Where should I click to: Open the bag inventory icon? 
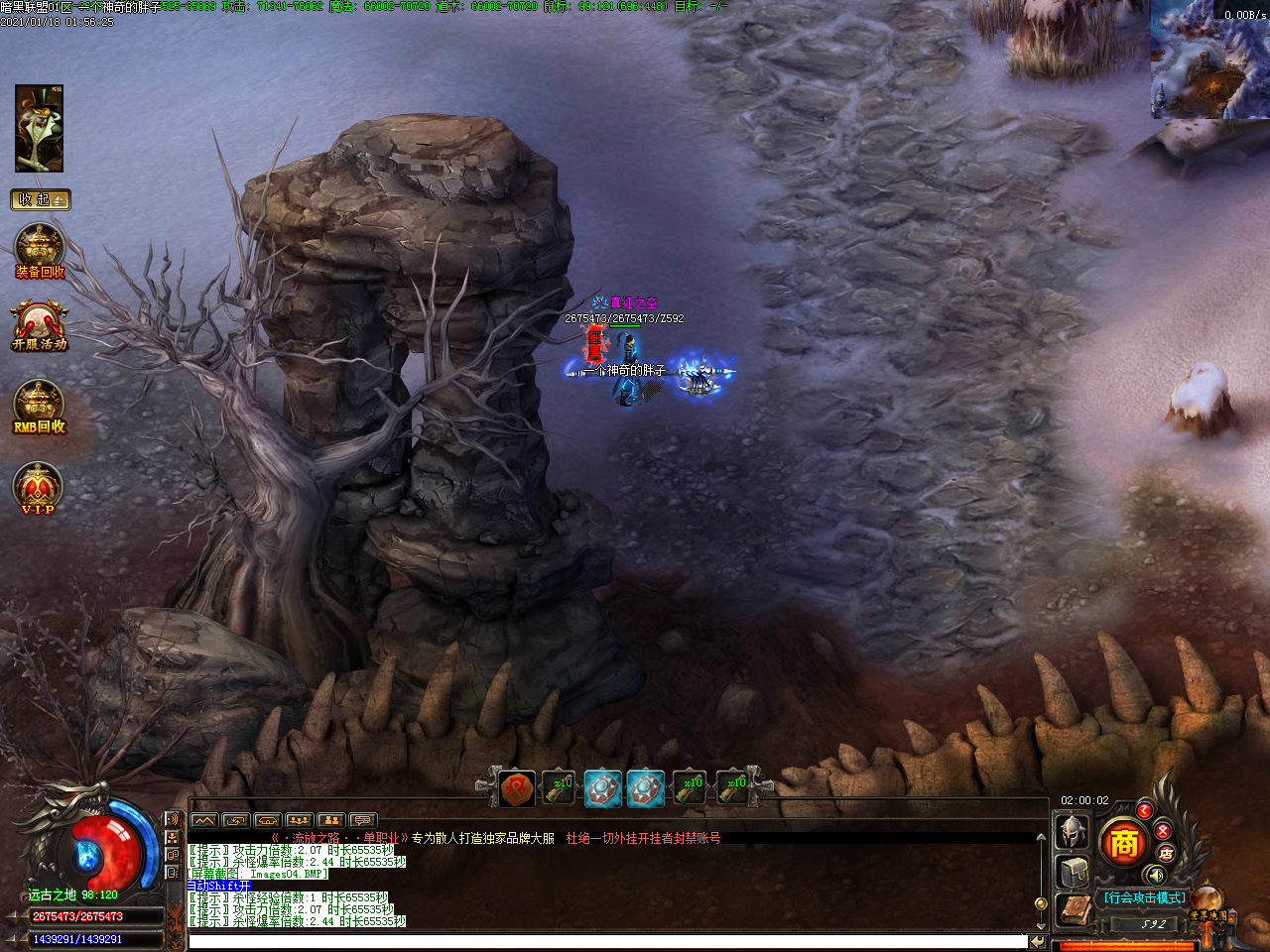click(1074, 873)
